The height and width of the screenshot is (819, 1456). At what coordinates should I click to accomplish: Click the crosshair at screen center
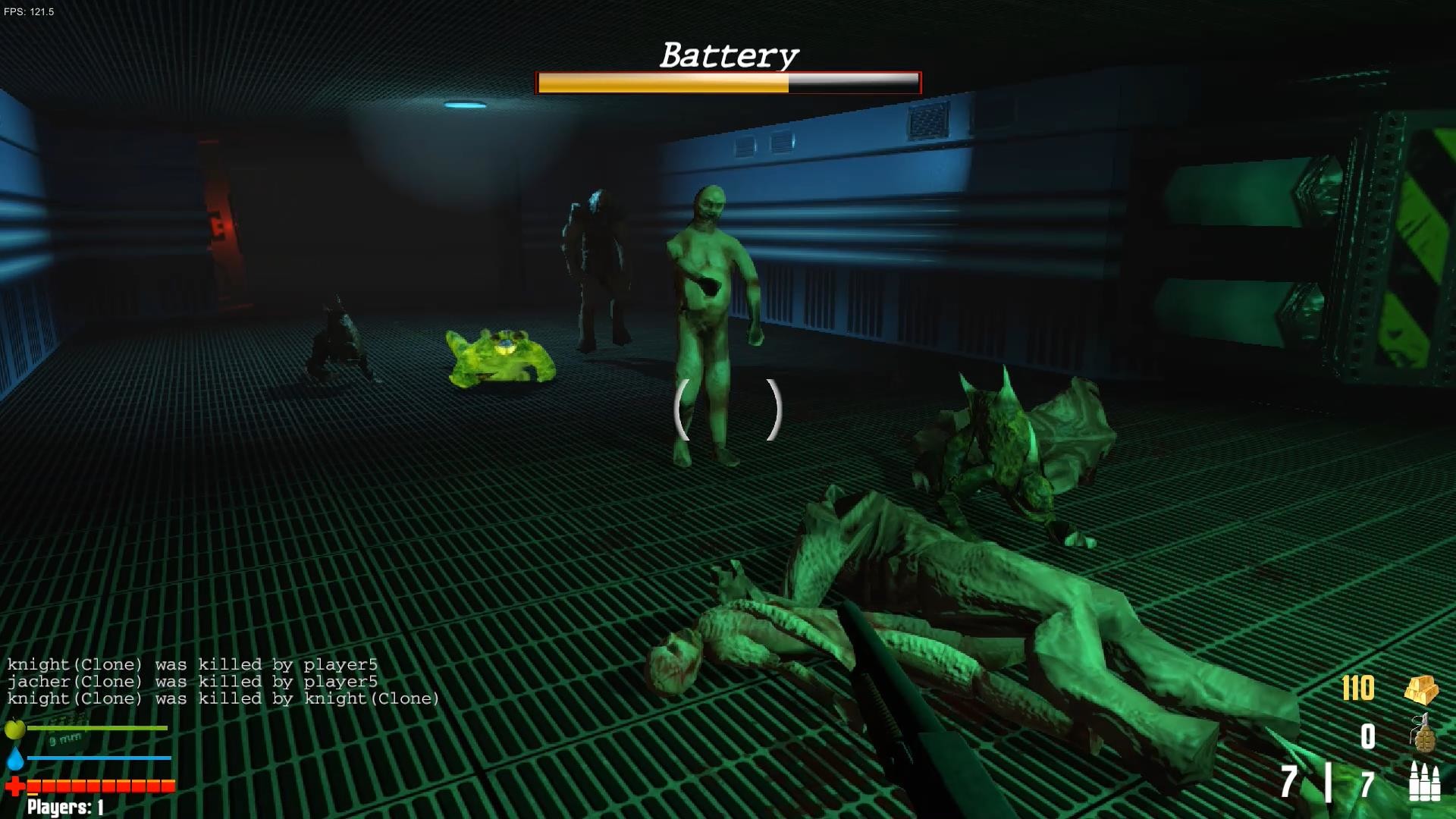click(730, 409)
